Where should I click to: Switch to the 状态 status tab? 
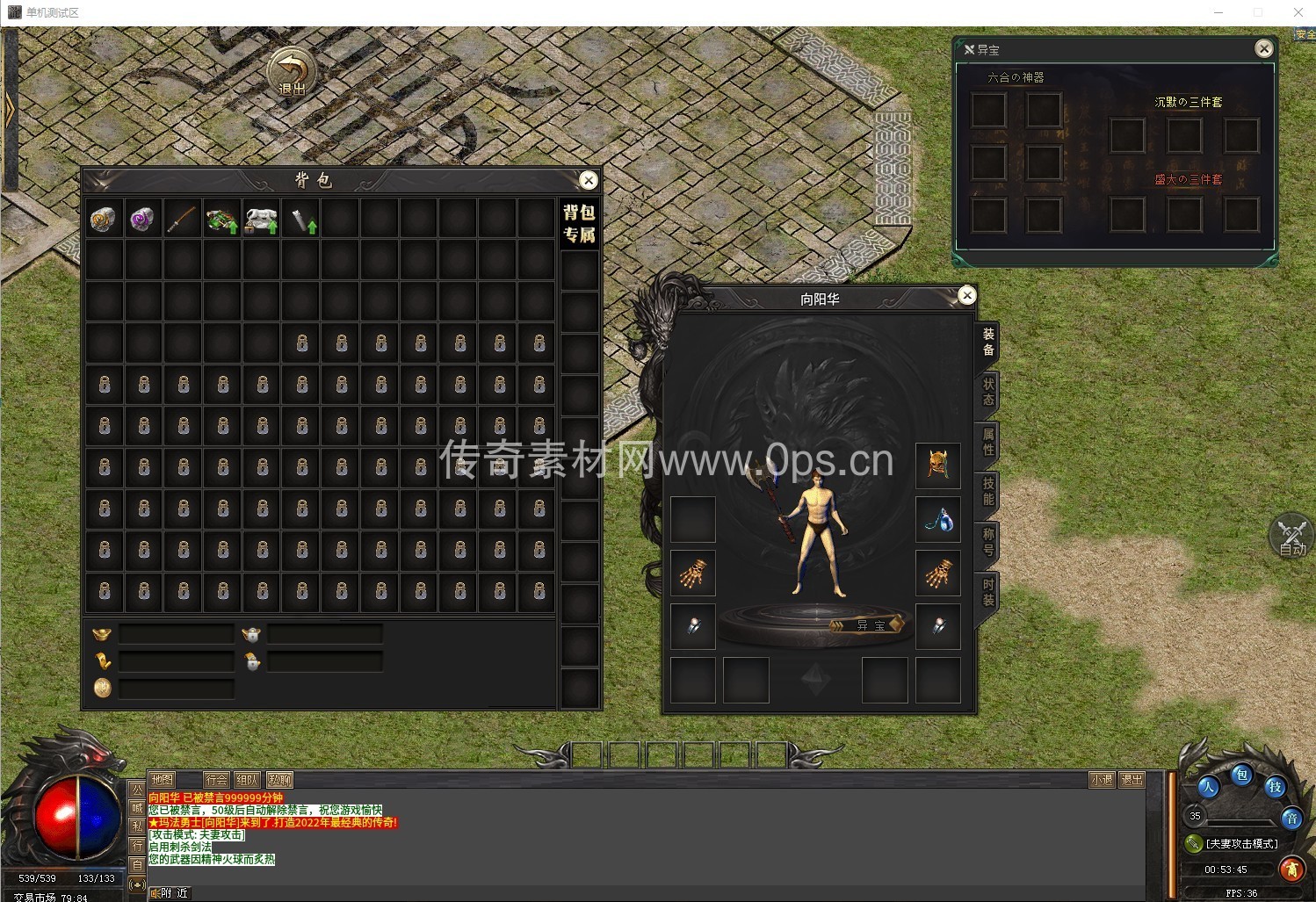coord(988,392)
